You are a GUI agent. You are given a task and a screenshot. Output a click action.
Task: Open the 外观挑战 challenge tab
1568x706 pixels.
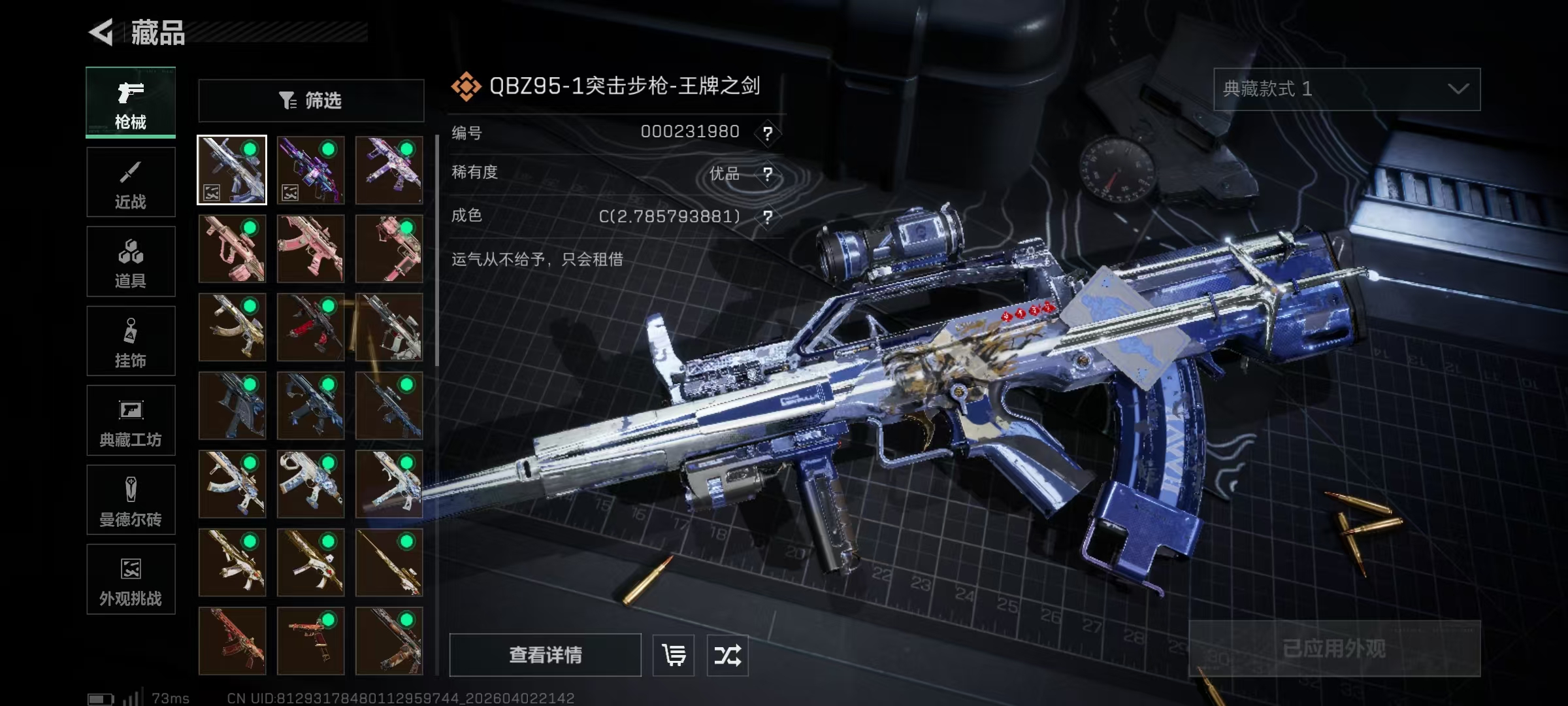pos(131,580)
